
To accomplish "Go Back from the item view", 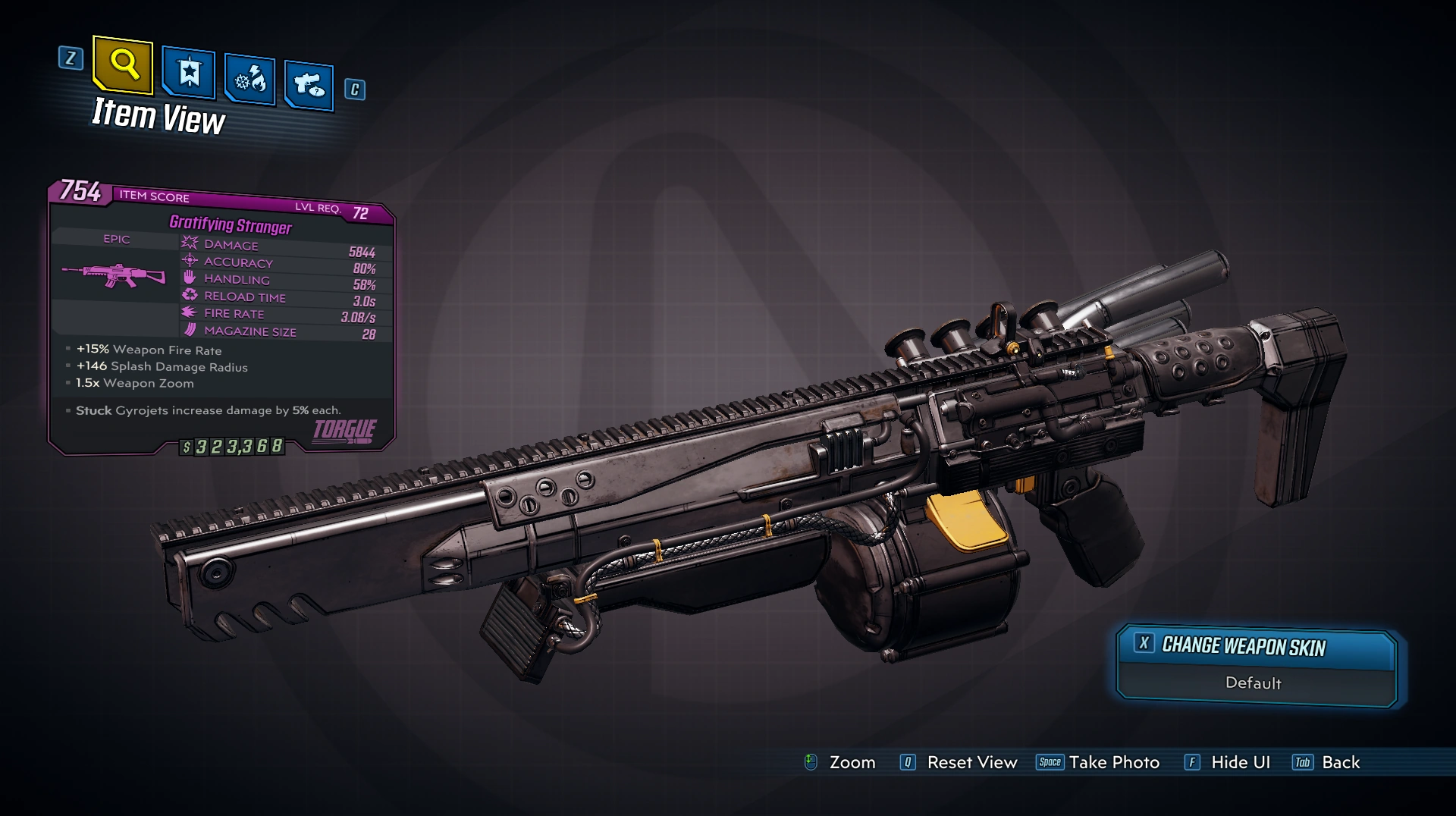I will click(1326, 762).
